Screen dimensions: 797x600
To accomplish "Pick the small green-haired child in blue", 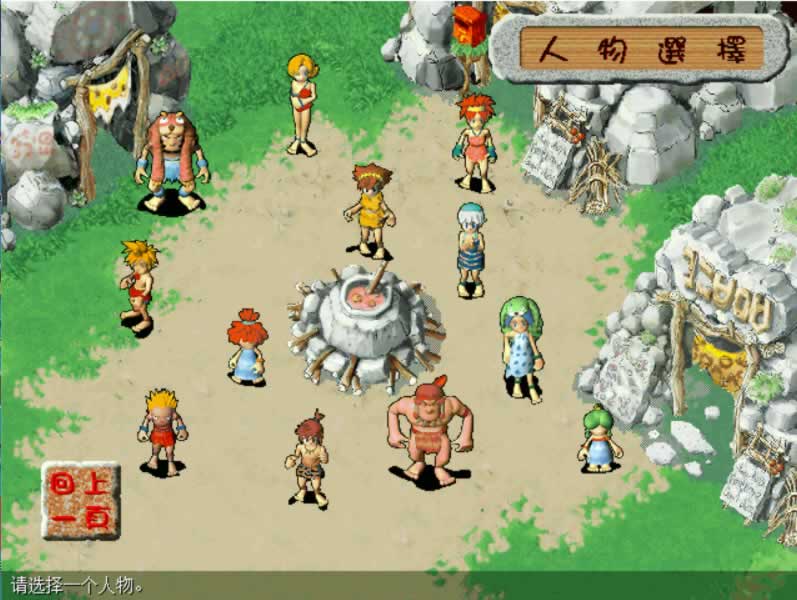I will point(598,438).
